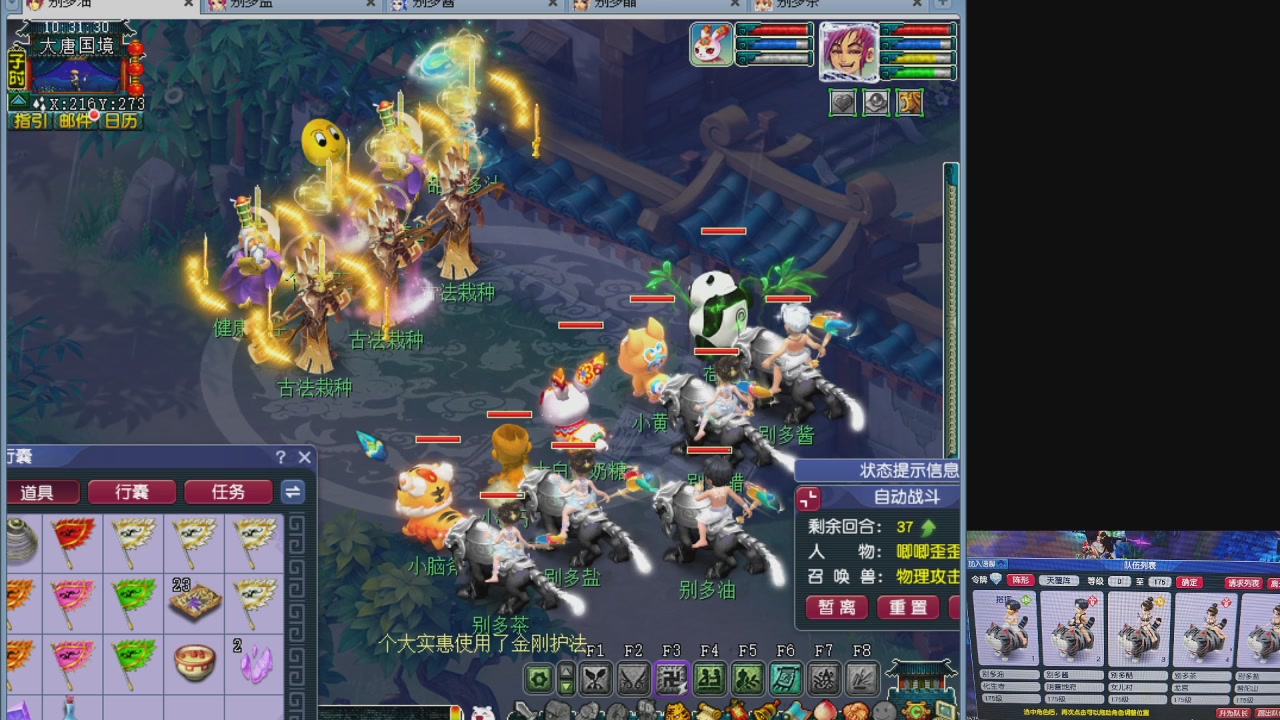Click the level input field showing 175
Viewport: 1280px width, 720px height.
(1158, 581)
